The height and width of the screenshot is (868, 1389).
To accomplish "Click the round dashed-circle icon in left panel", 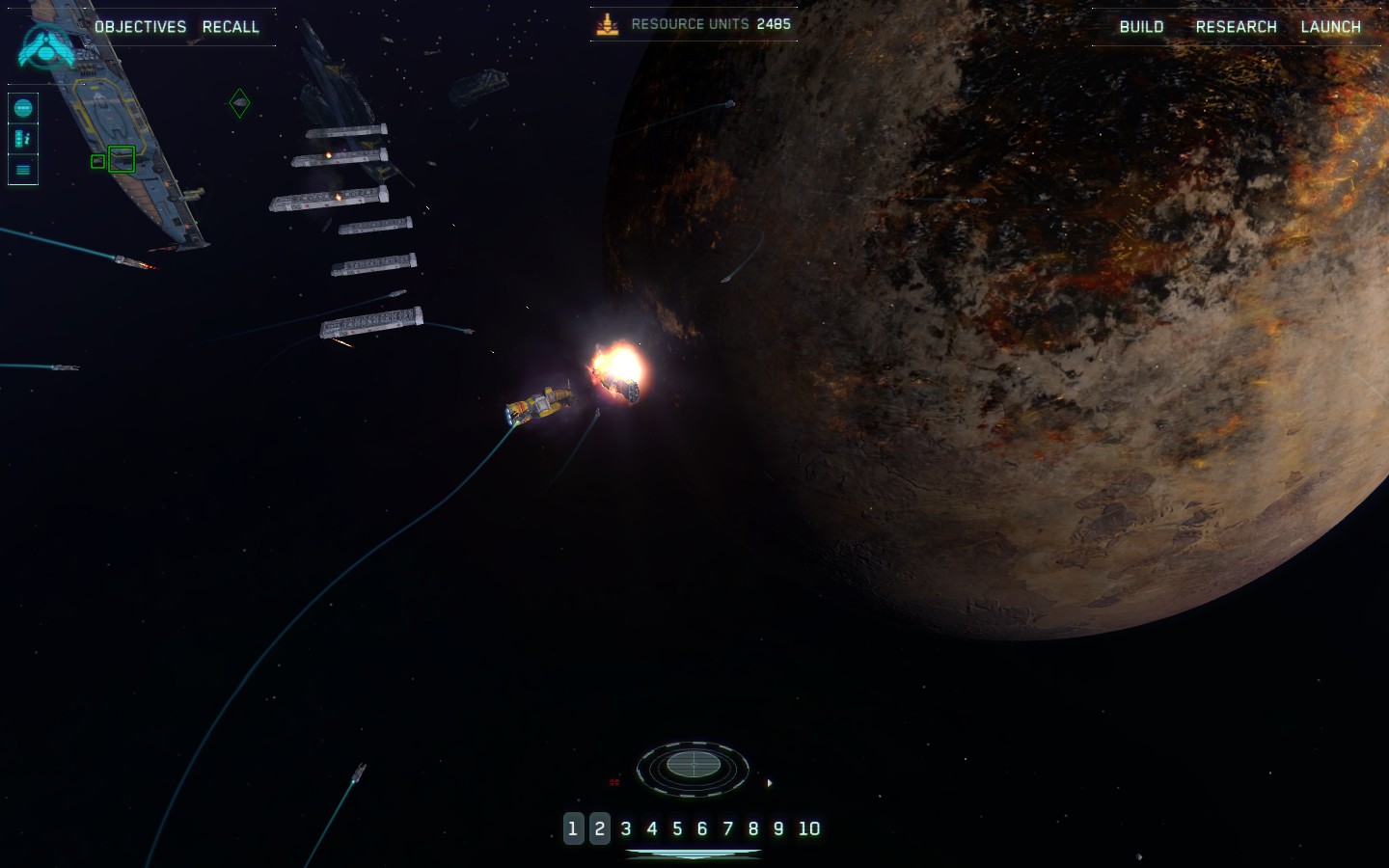I will click(x=23, y=108).
